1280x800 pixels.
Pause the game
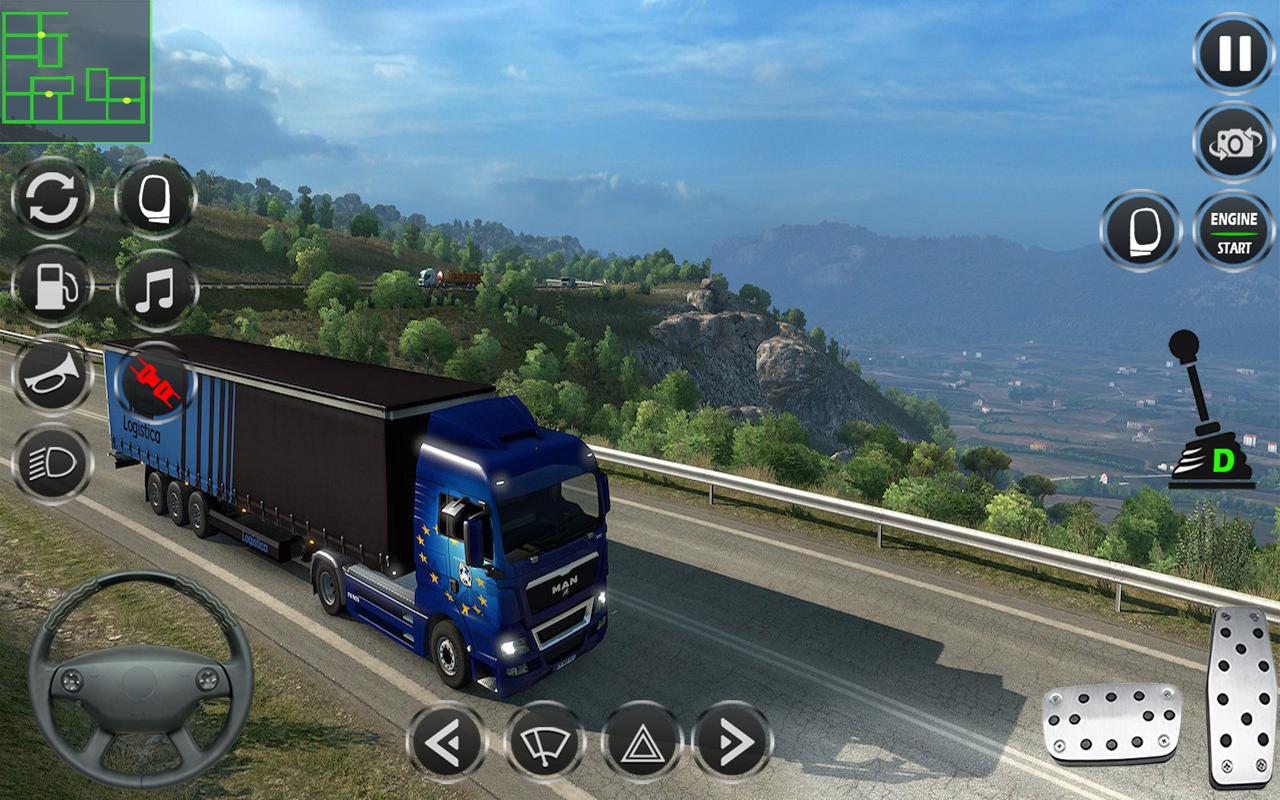pos(1233,53)
